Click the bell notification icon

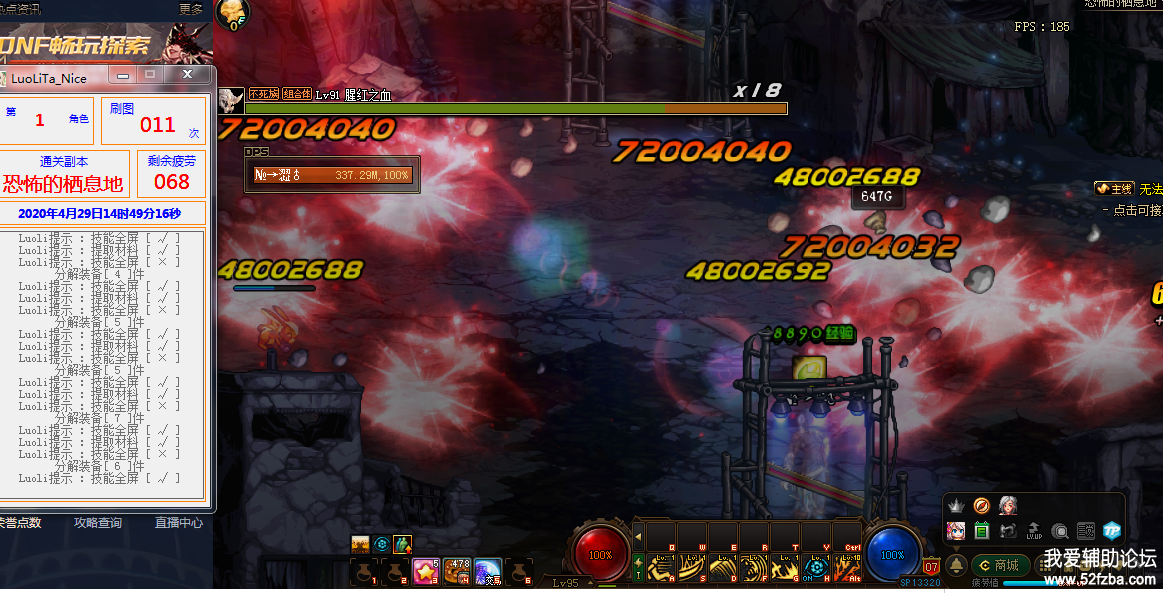point(956,566)
